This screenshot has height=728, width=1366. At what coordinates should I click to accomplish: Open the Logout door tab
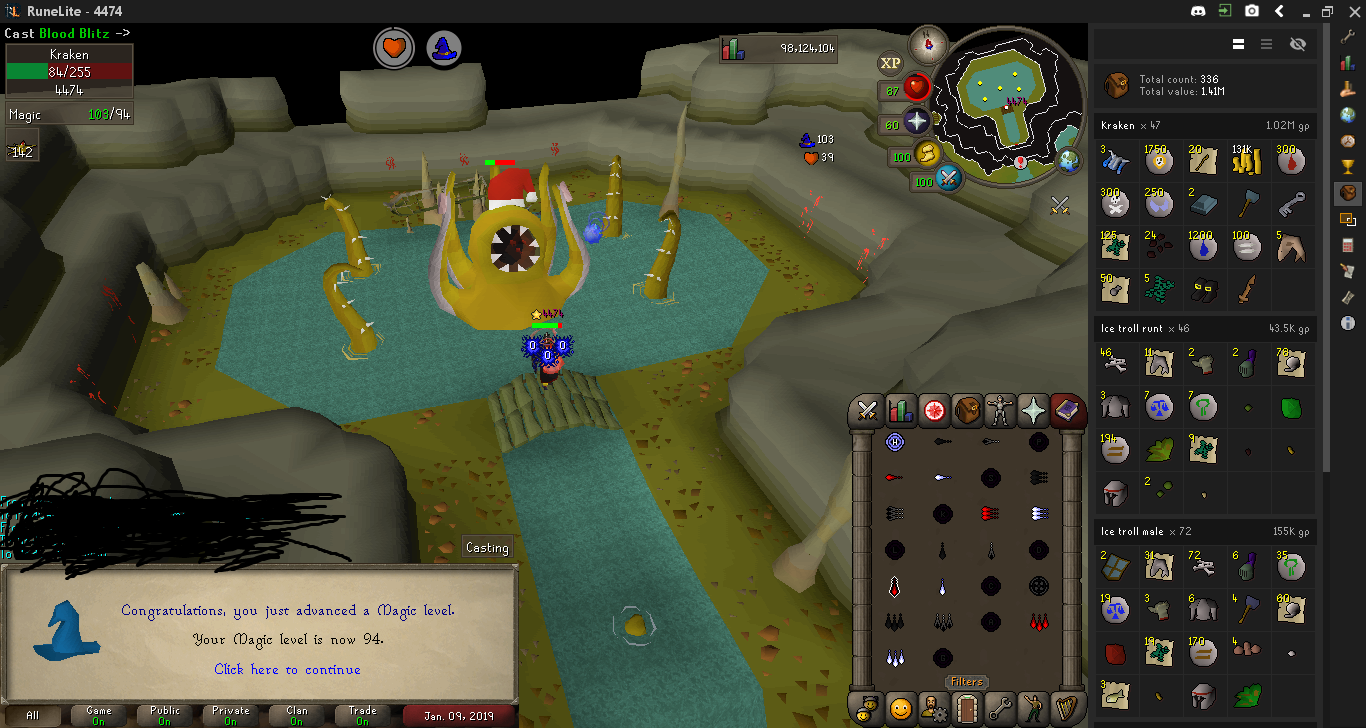967,708
